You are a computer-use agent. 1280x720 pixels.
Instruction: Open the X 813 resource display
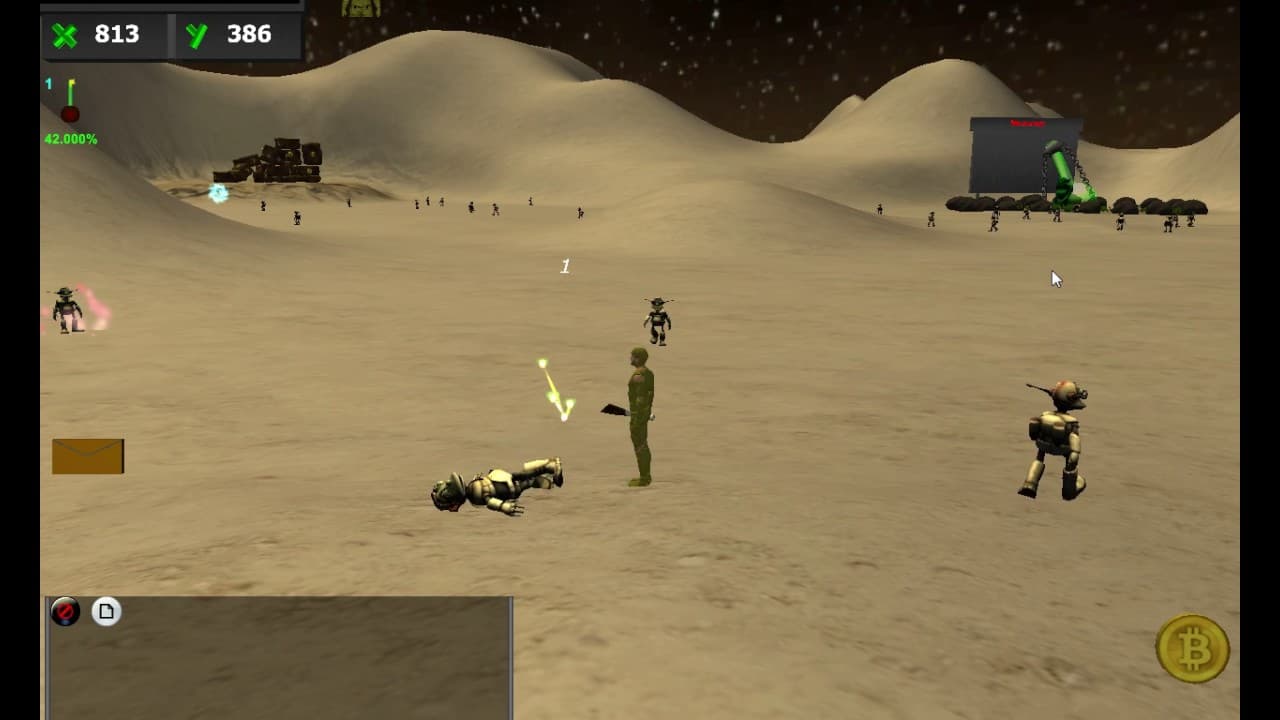click(x=115, y=34)
